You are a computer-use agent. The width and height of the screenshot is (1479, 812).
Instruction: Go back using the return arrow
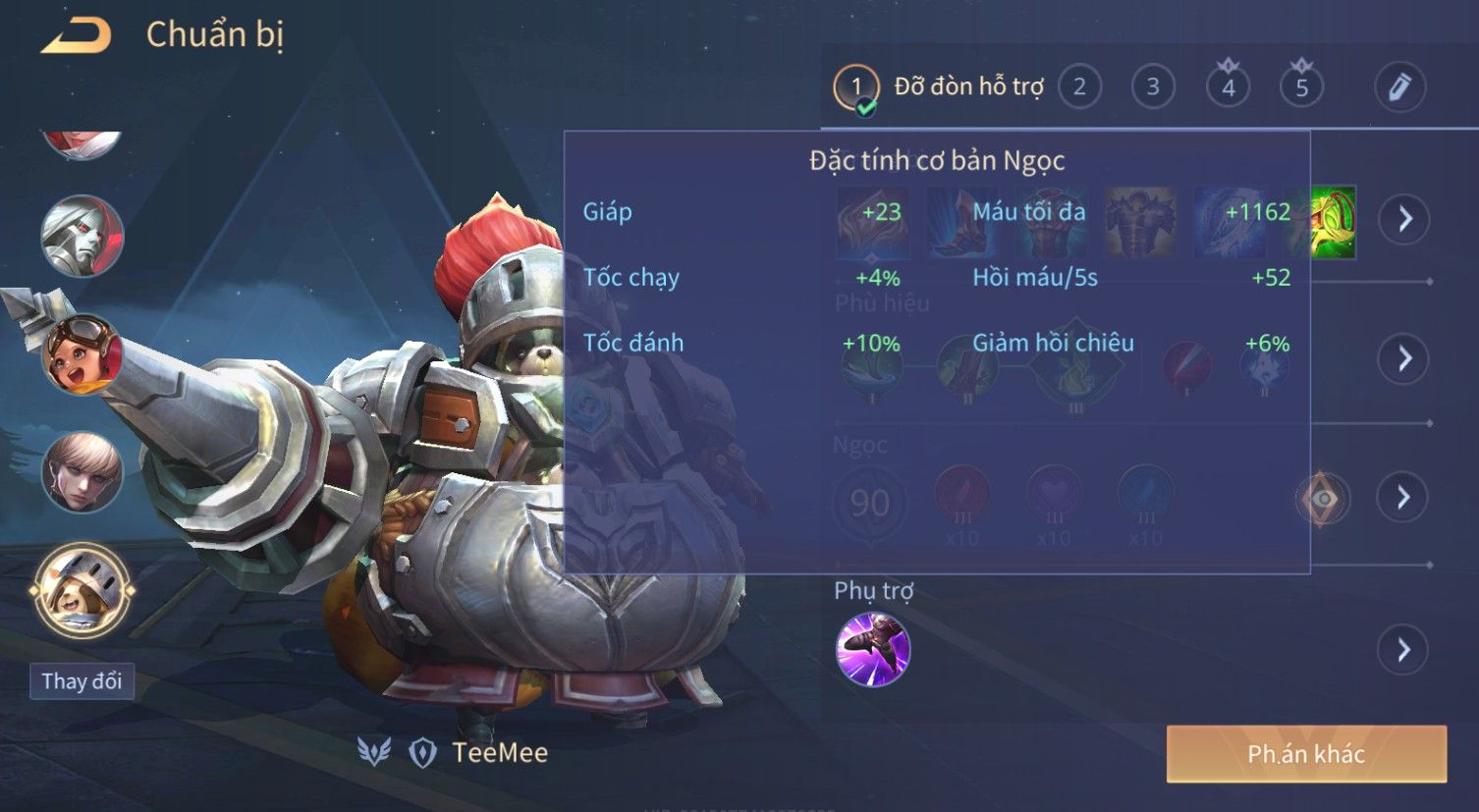pos(77,36)
